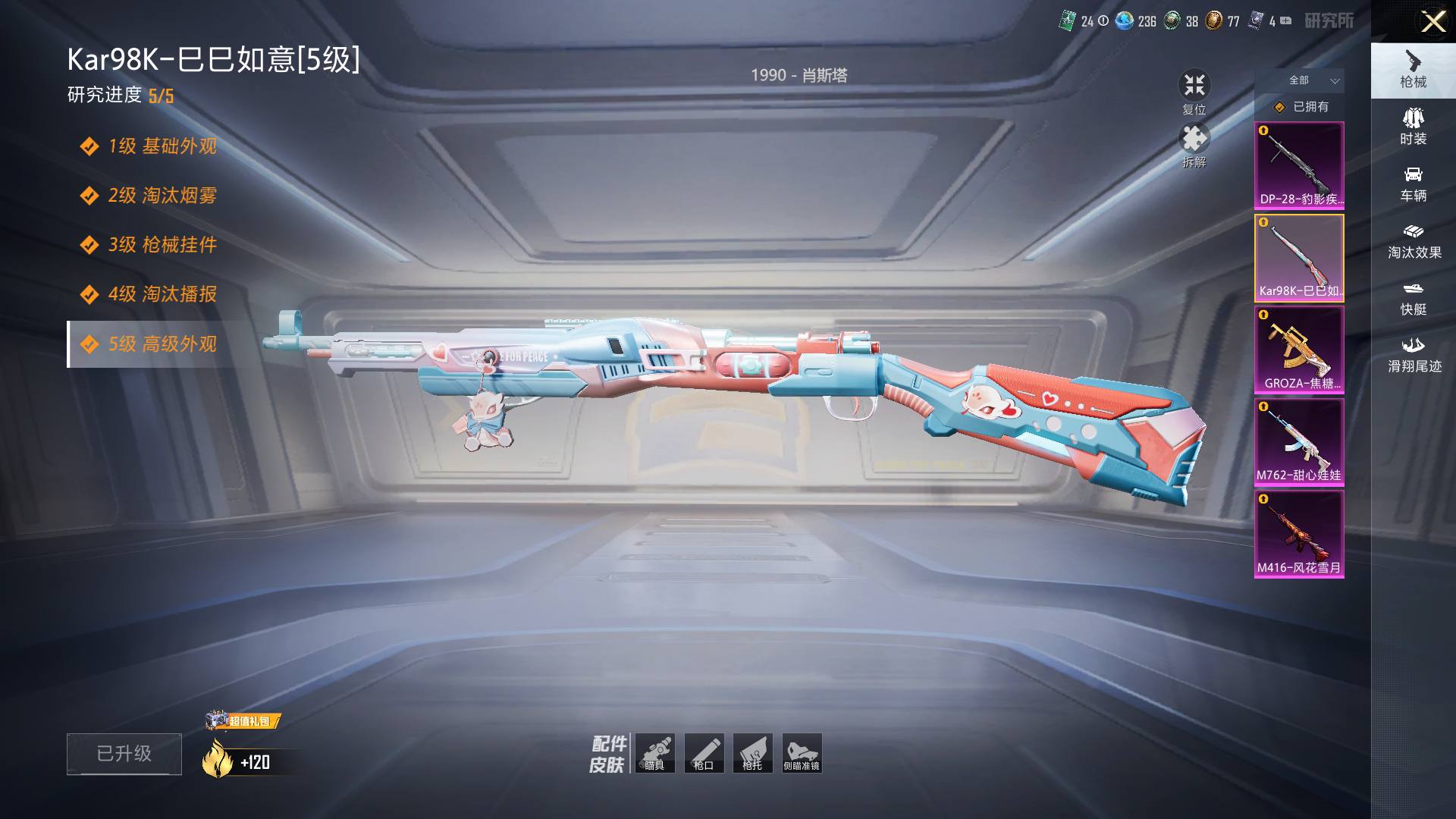Open the 时装 outfits tab
The width and height of the screenshot is (1456, 819).
pos(1413,127)
